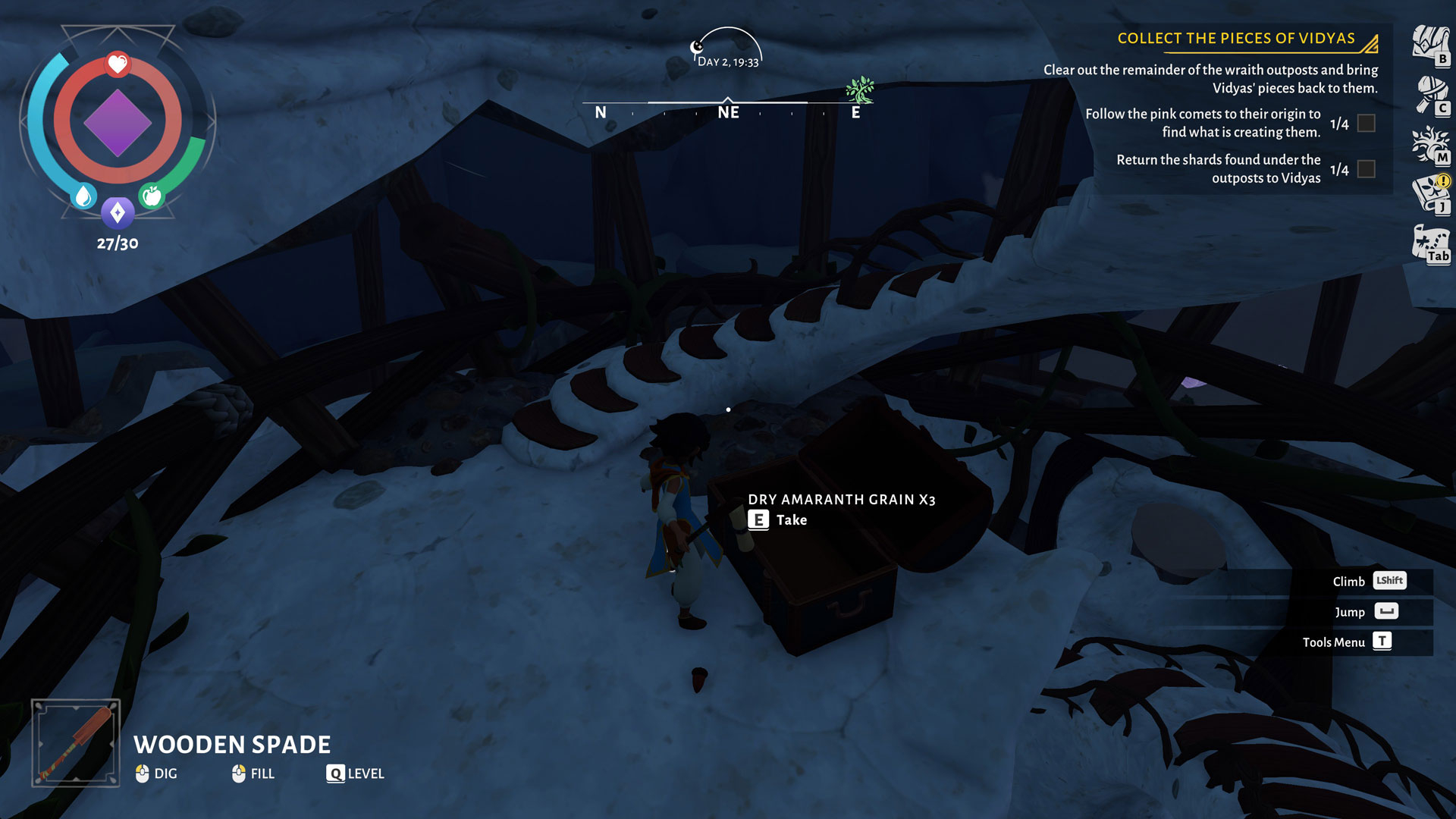Select the Wooden Spade tool slot
1456x819 pixels.
coord(76,742)
